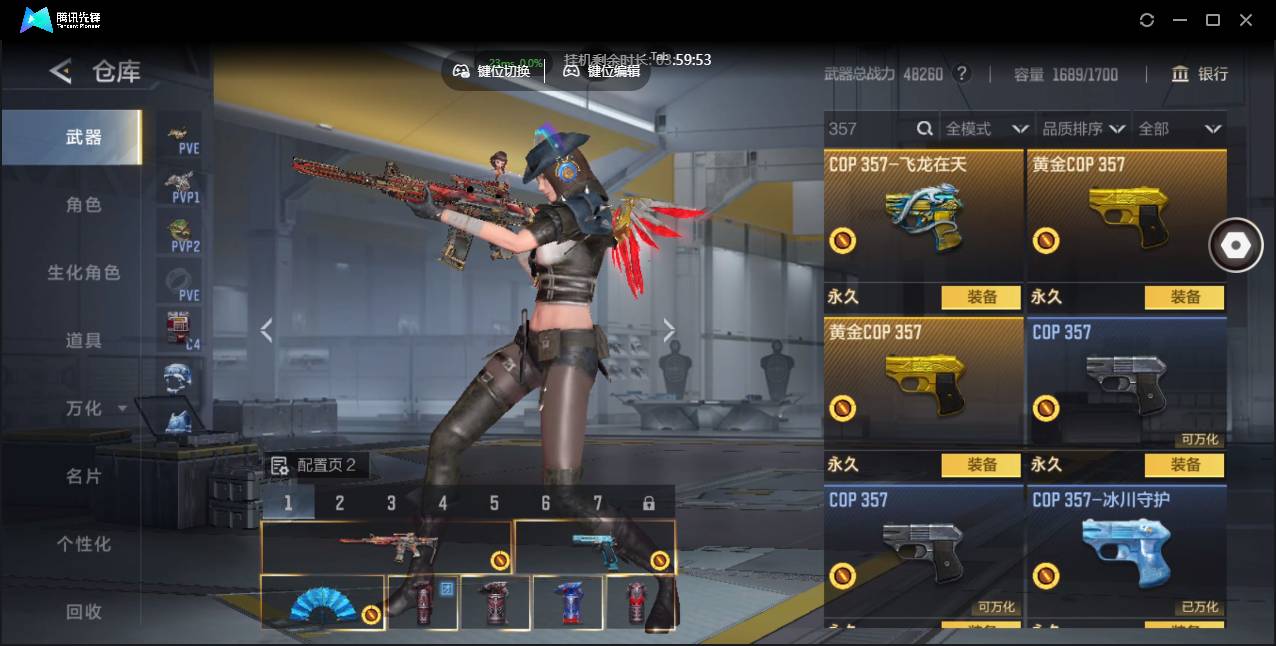The width and height of the screenshot is (1276, 646).
Task: Select the 角色 category tab
Action: tap(84, 205)
